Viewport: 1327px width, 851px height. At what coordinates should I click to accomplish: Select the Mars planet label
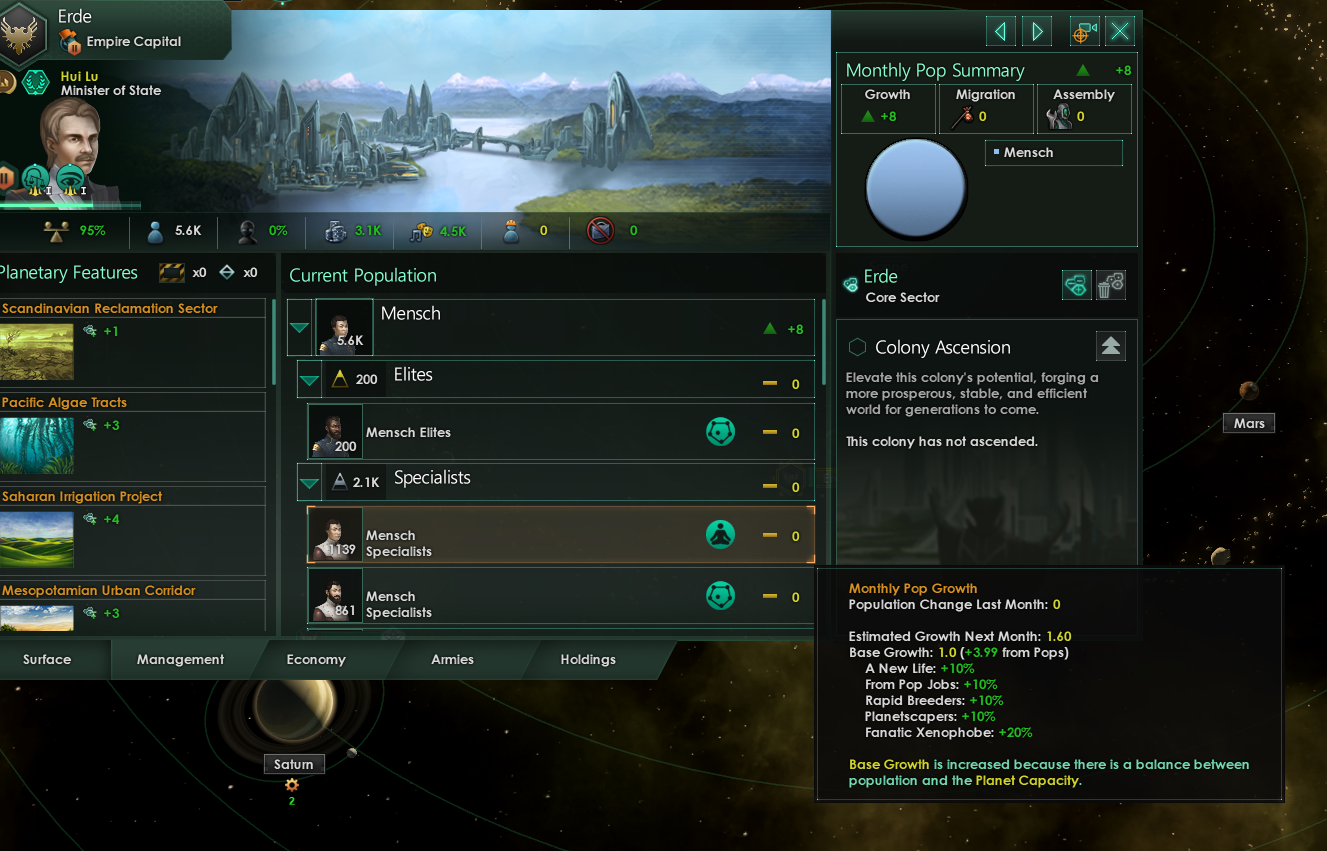1248,423
